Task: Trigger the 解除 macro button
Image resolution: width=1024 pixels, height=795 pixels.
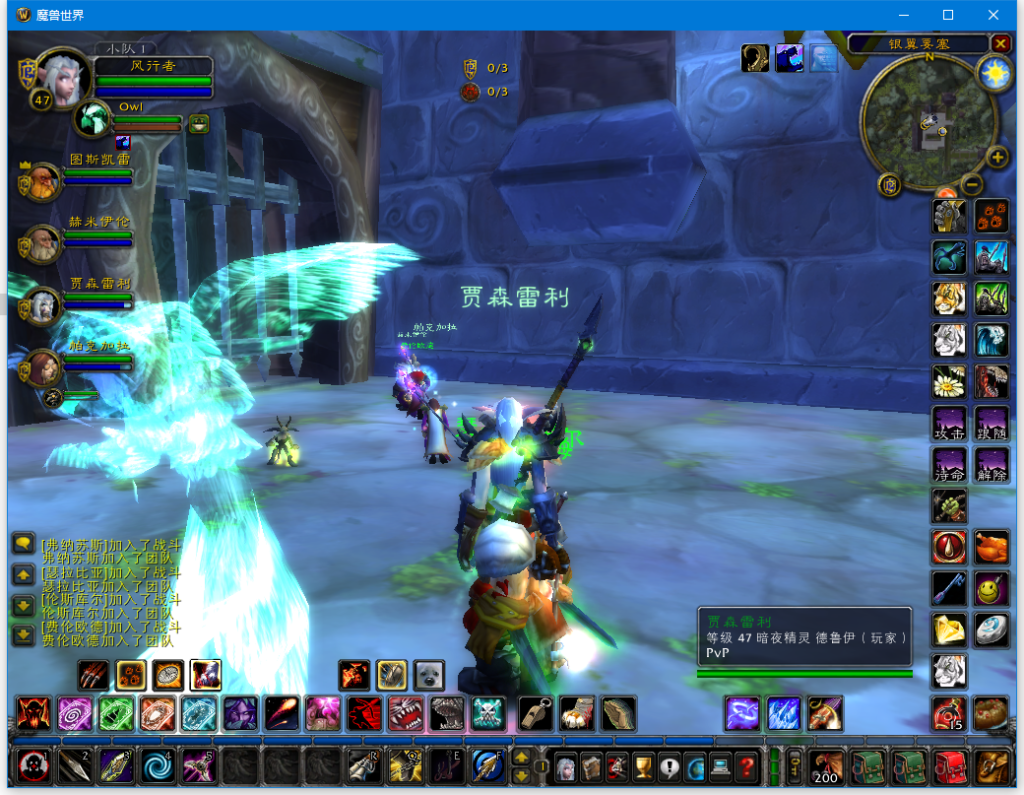Action: point(991,465)
